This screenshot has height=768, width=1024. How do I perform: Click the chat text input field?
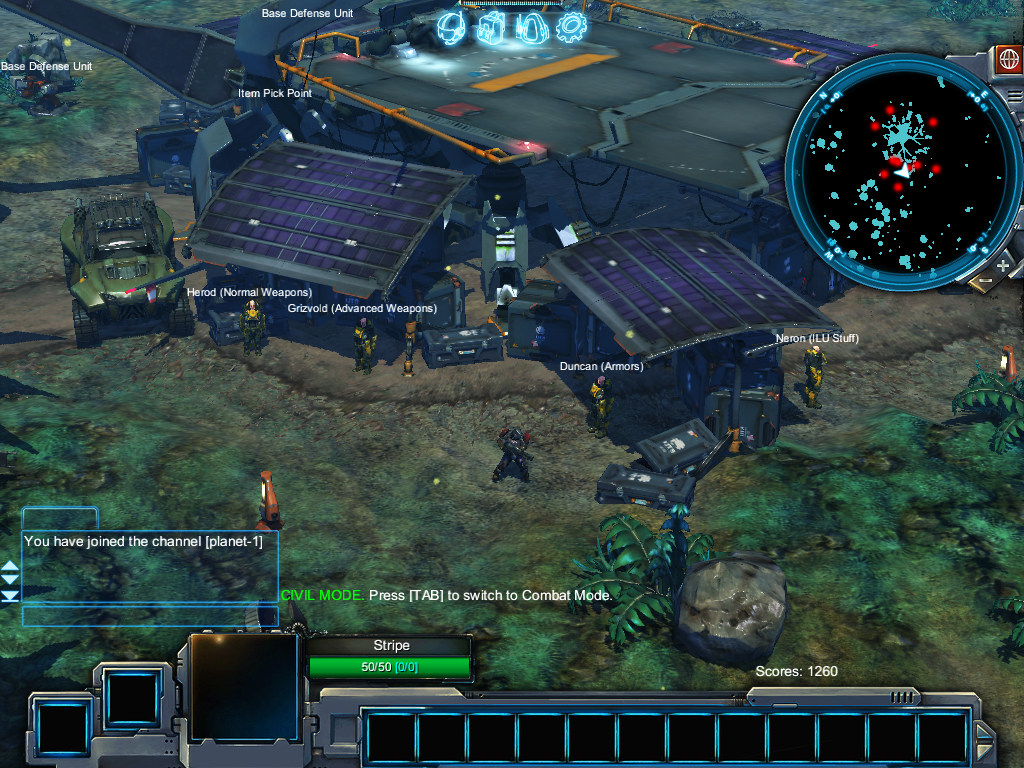pos(150,616)
